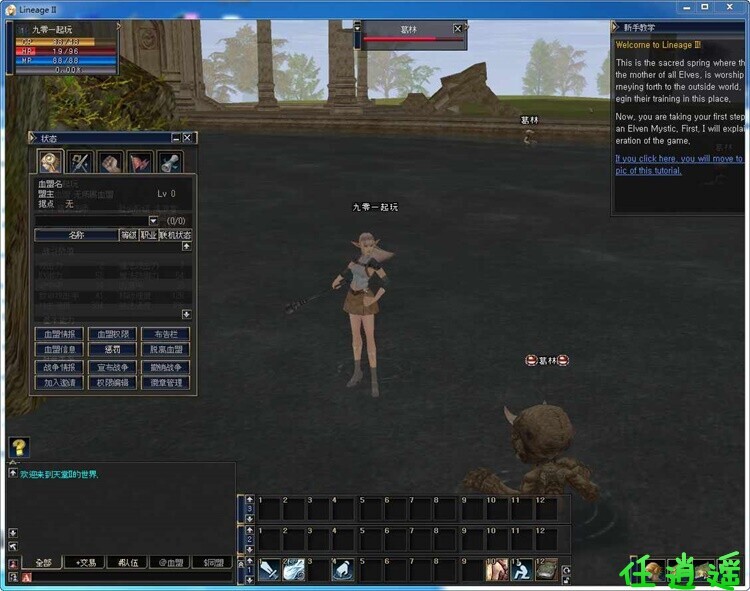The image size is (750, 591).
Task: Click the tutorial link in the help panel
Action: click(x=678, y=164)
